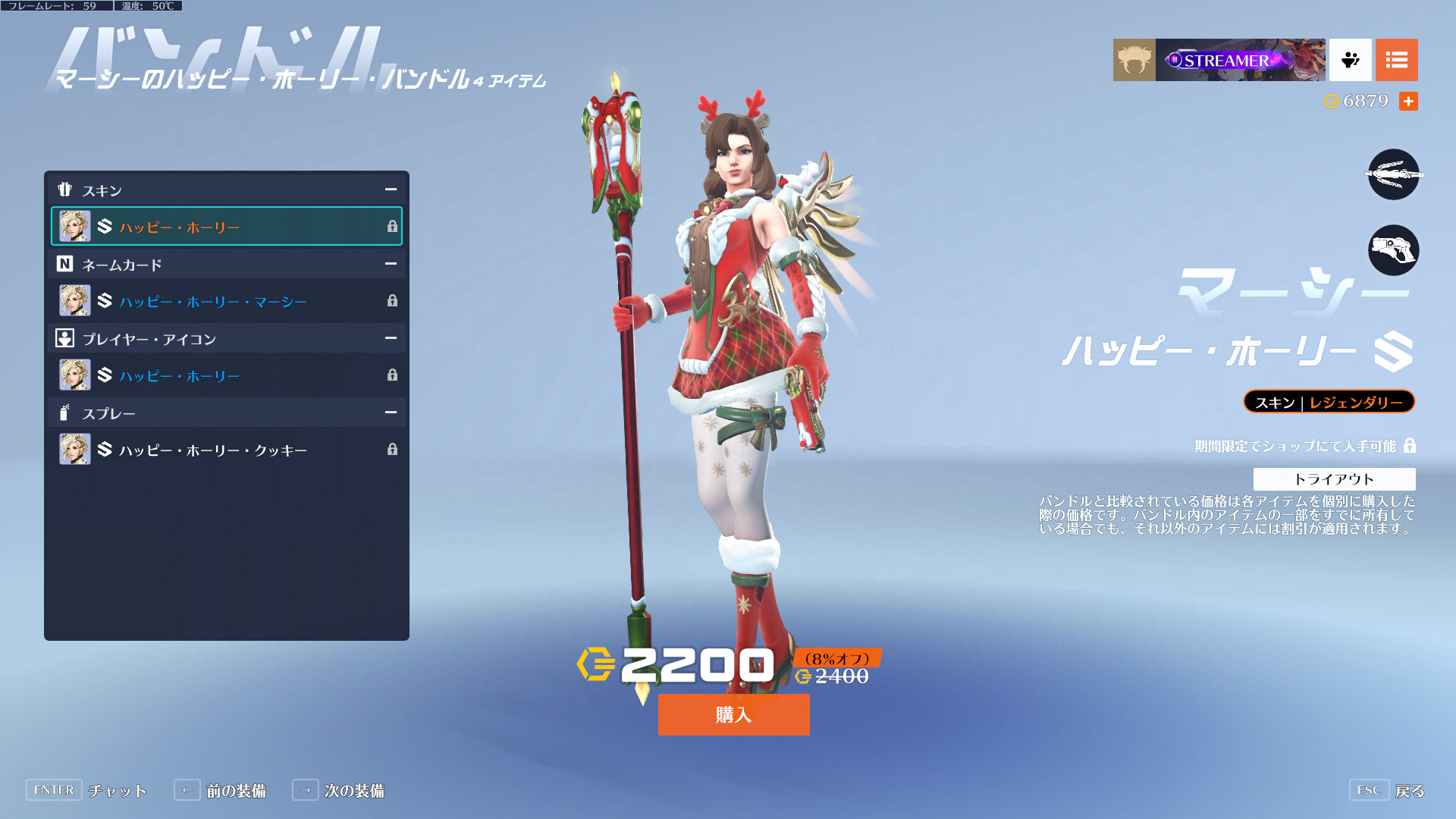
Task: Show the previous equipment with 前の装備
Action: click(220, 790)
